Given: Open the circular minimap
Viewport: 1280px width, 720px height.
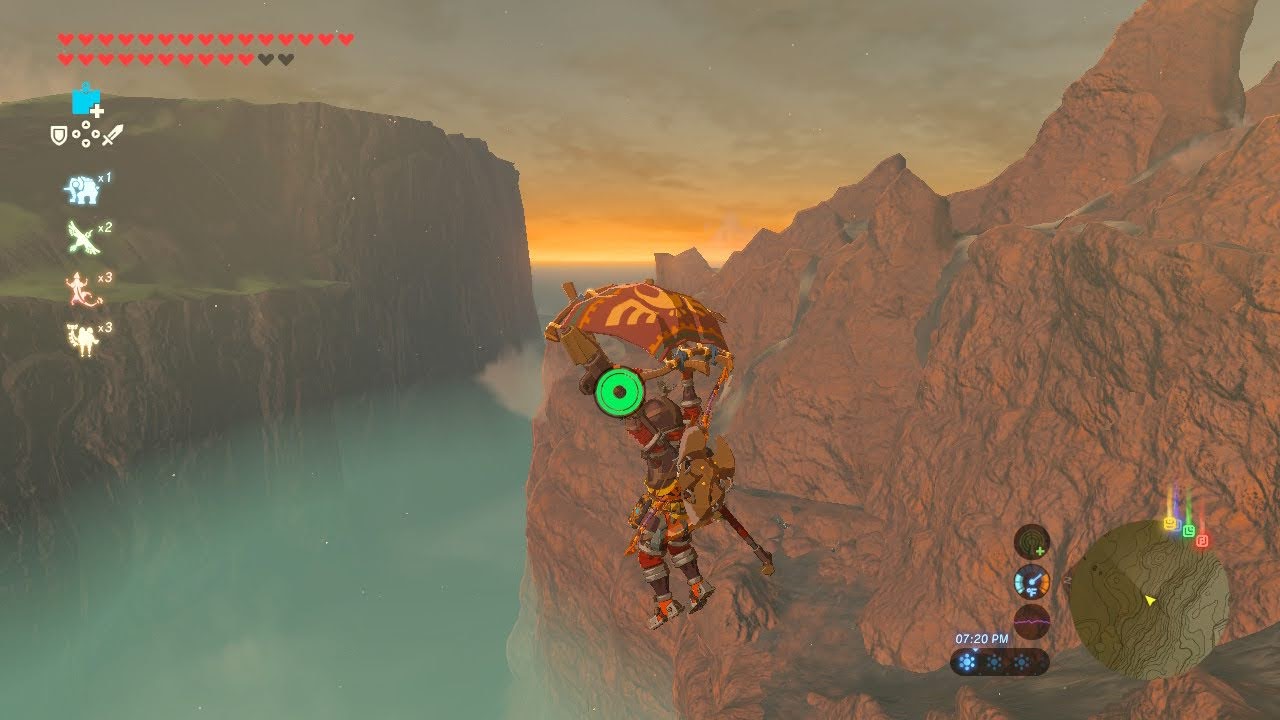Looking at the screenshot, I should pyautogui.click(x=1148, y=599).
